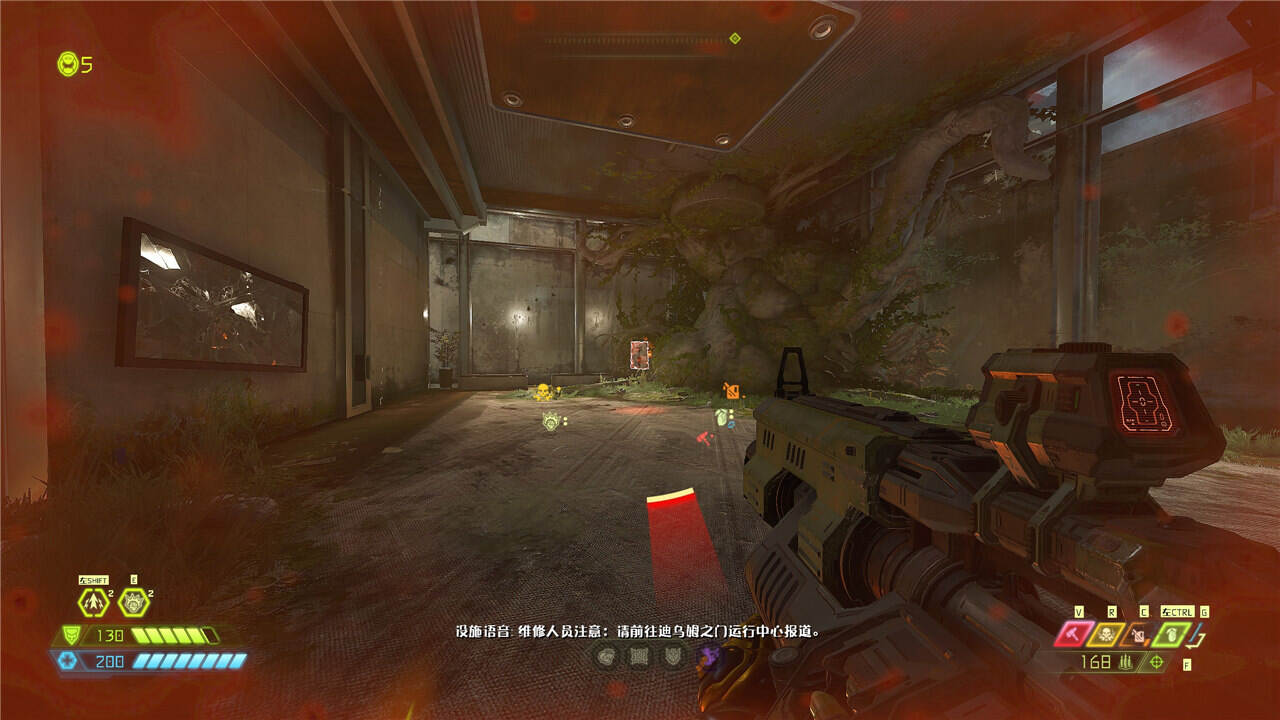Select the shield-shaped rune icon
1280x720 pixels.
(x=672, y=657)
